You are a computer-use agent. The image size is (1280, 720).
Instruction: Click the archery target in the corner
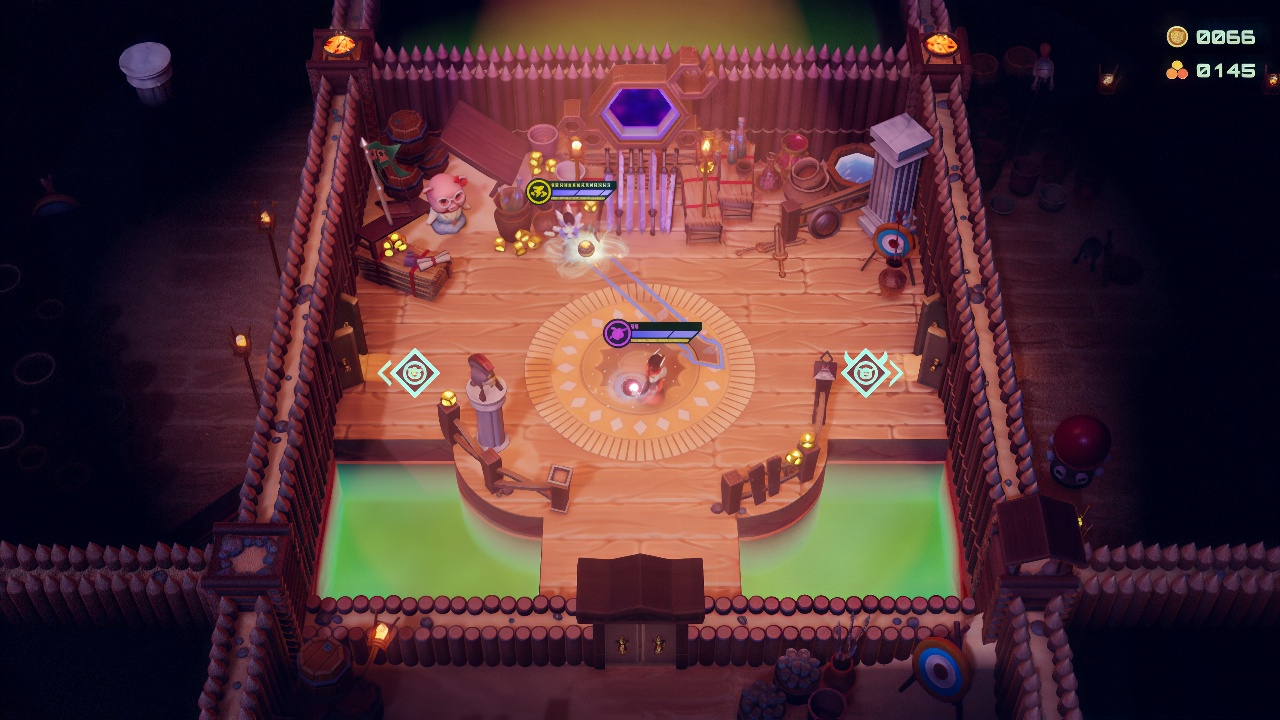coord(891,241)
